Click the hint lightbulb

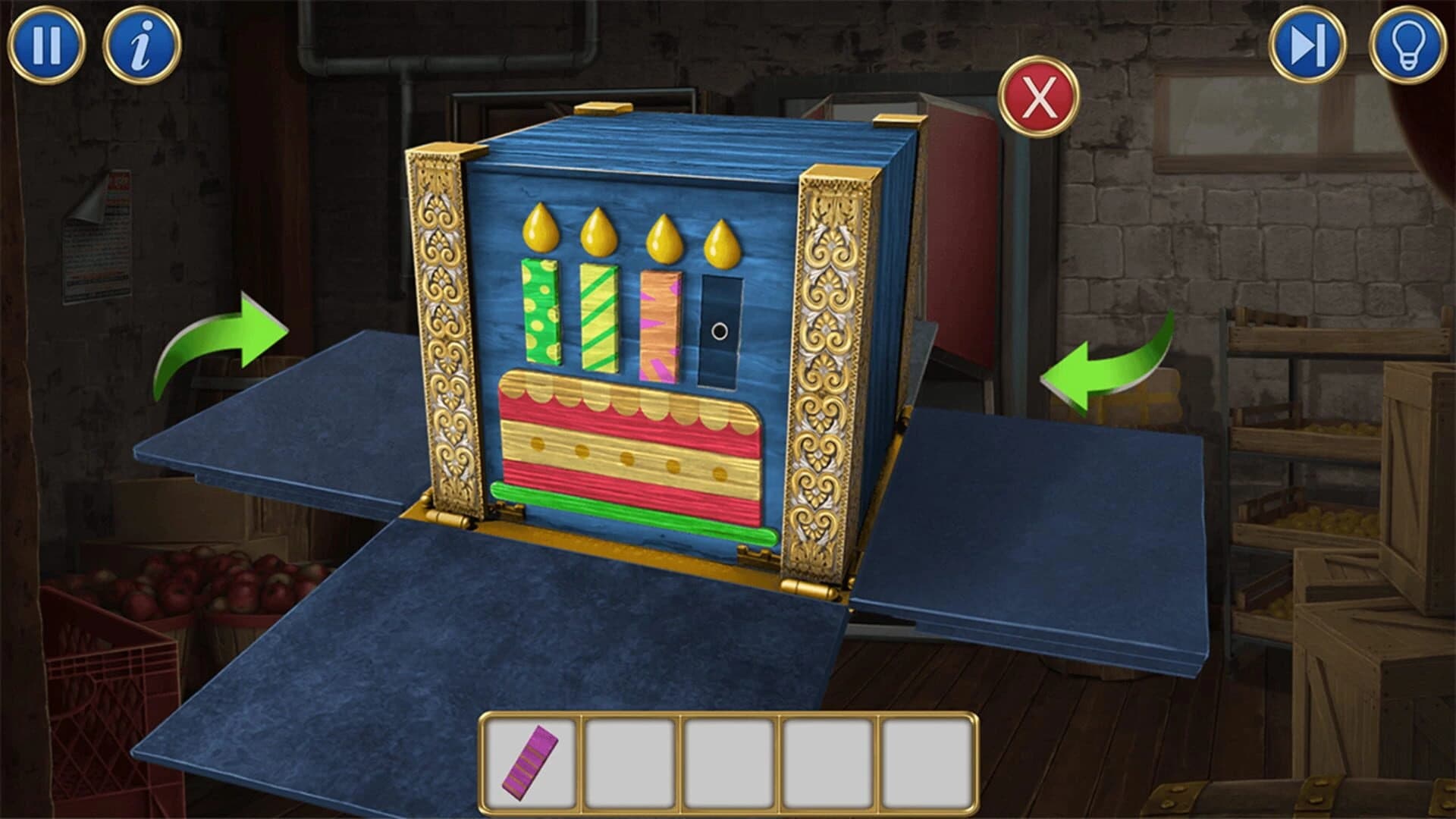coord(1407,43)
